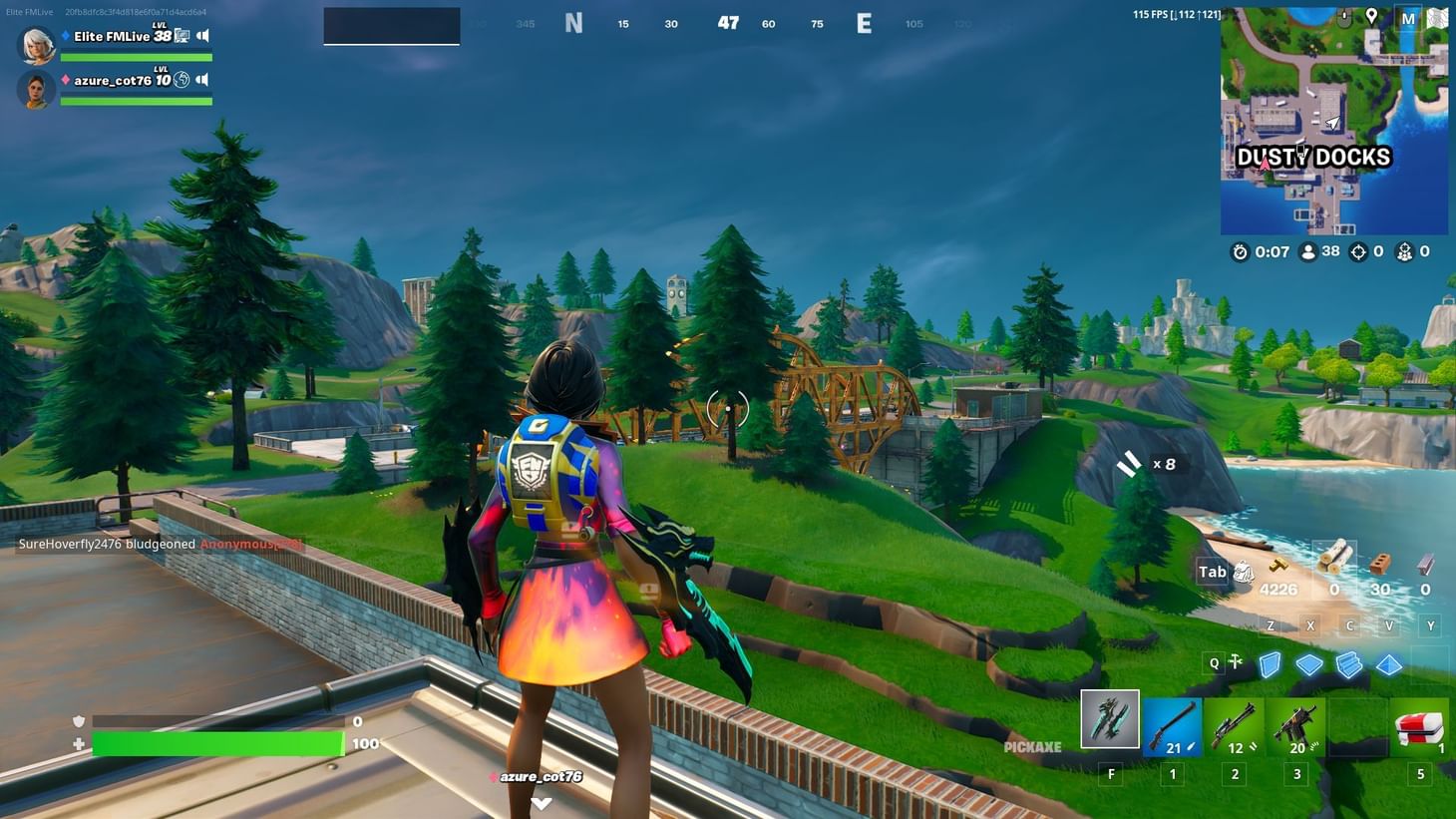The width and height of the screenshot is (1456, 819).
Task: Select the wall build piece icon
Action: click(x=1270, y=664)
